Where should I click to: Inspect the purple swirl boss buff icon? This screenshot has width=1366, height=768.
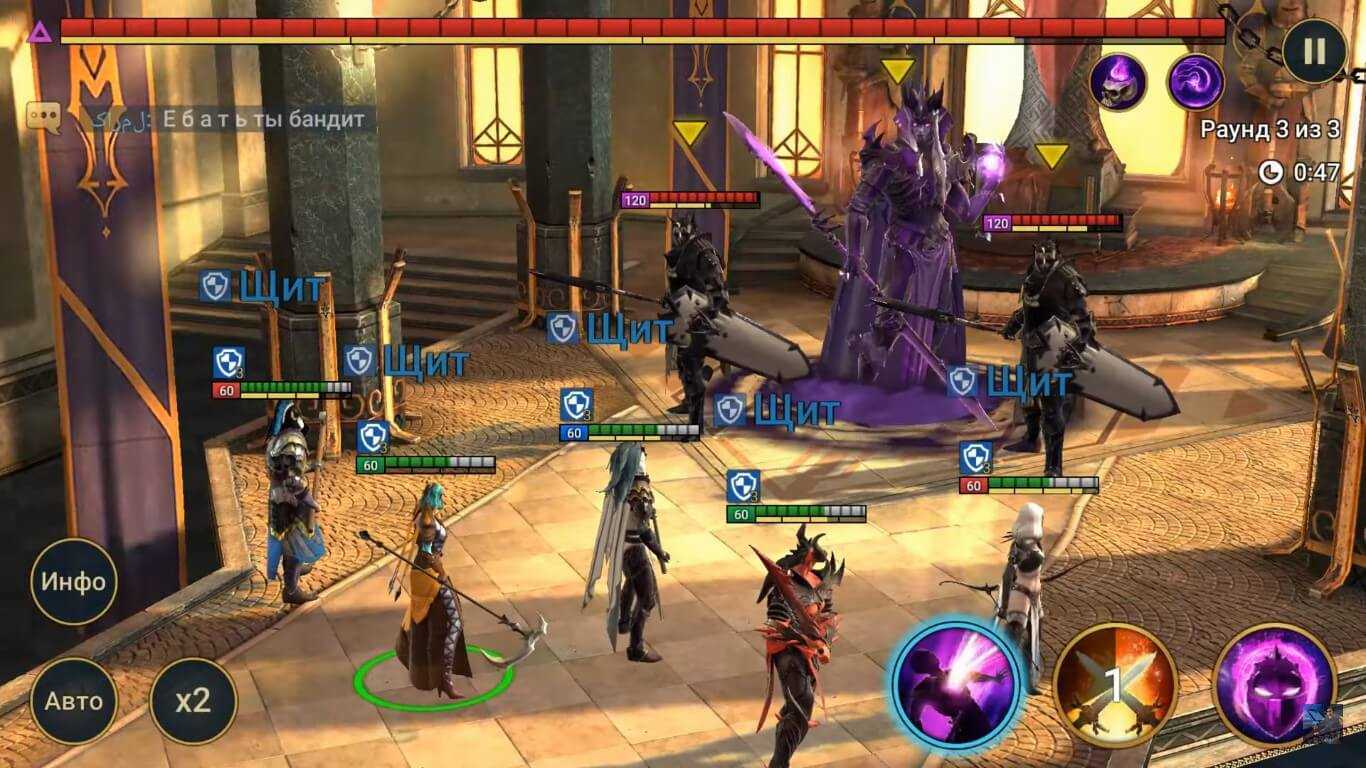[1196, 82]
